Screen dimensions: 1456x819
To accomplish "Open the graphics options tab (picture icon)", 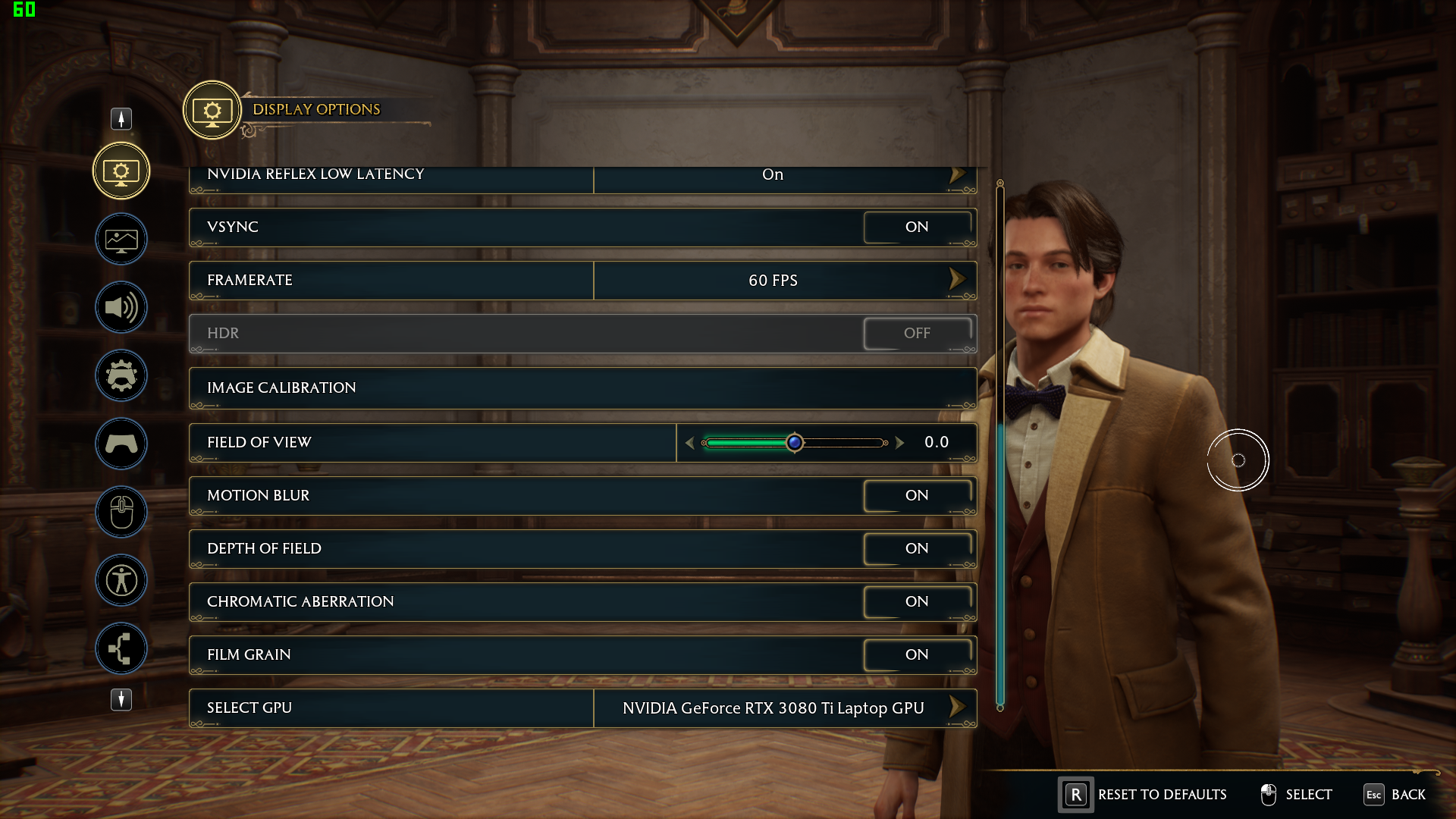I will point(121,240).
